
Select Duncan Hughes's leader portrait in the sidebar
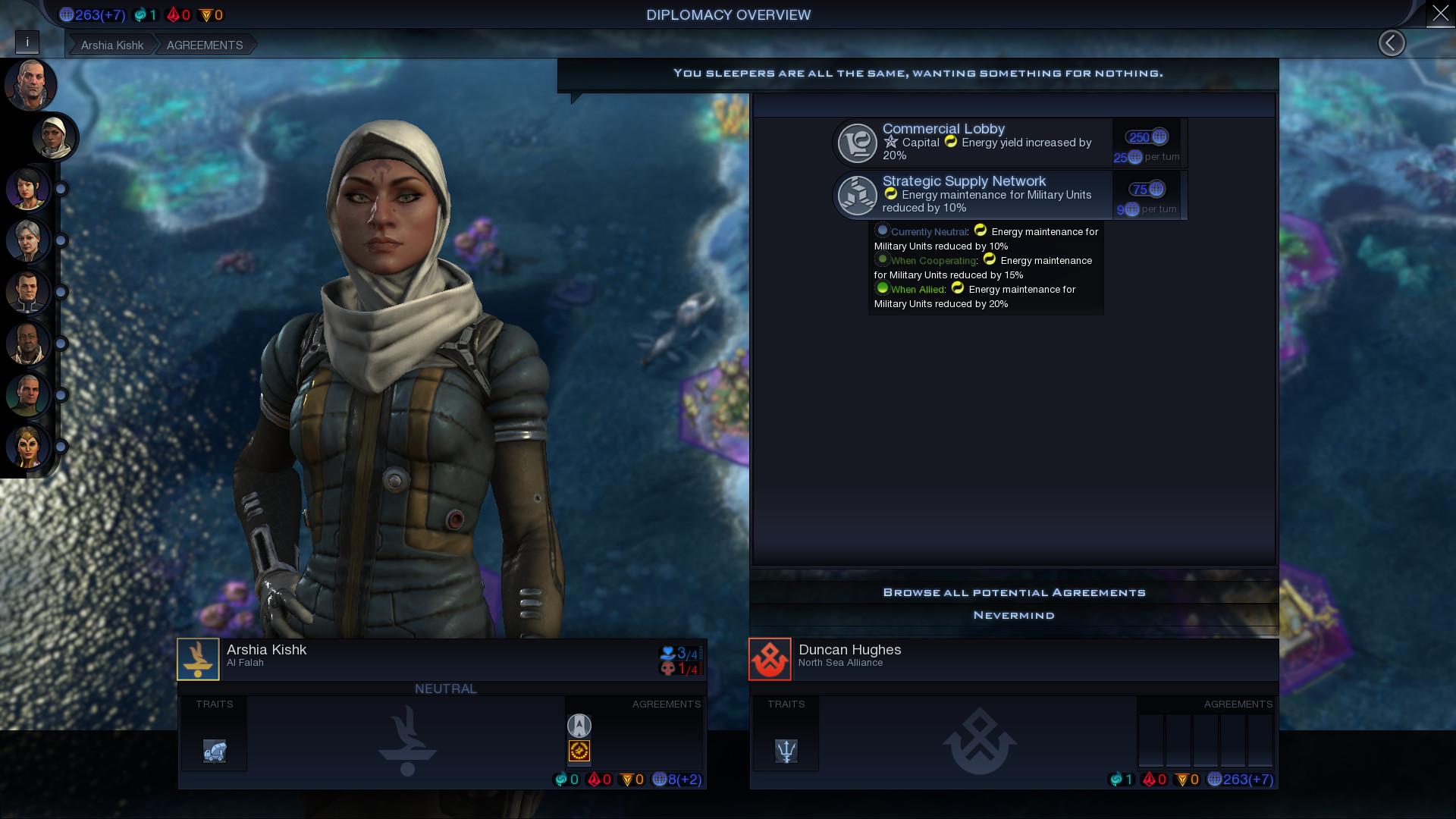click(30, 85)
